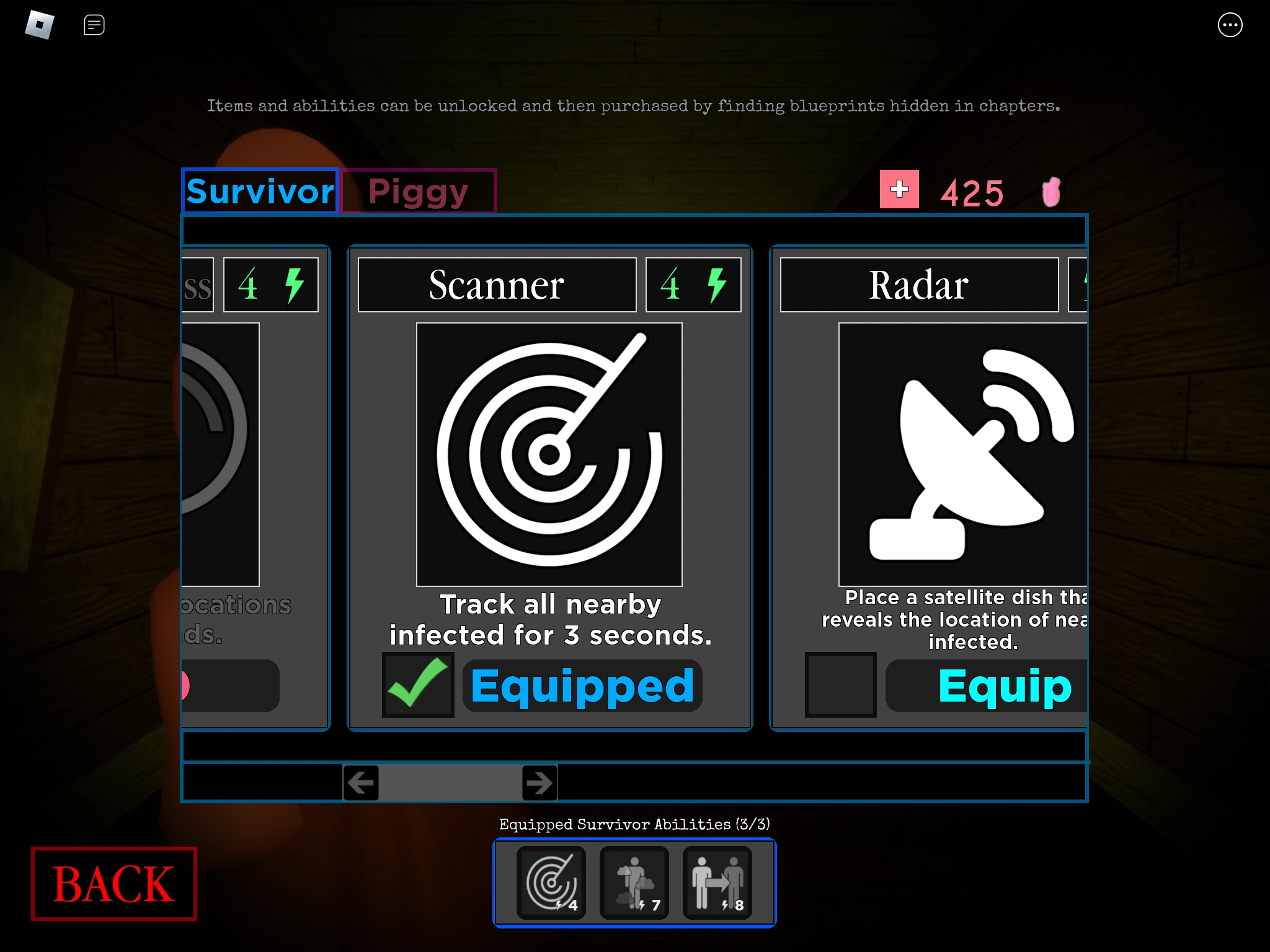Click the BACK button
This screenshot has width=1270, height=952.
click(x=113, y=883)
